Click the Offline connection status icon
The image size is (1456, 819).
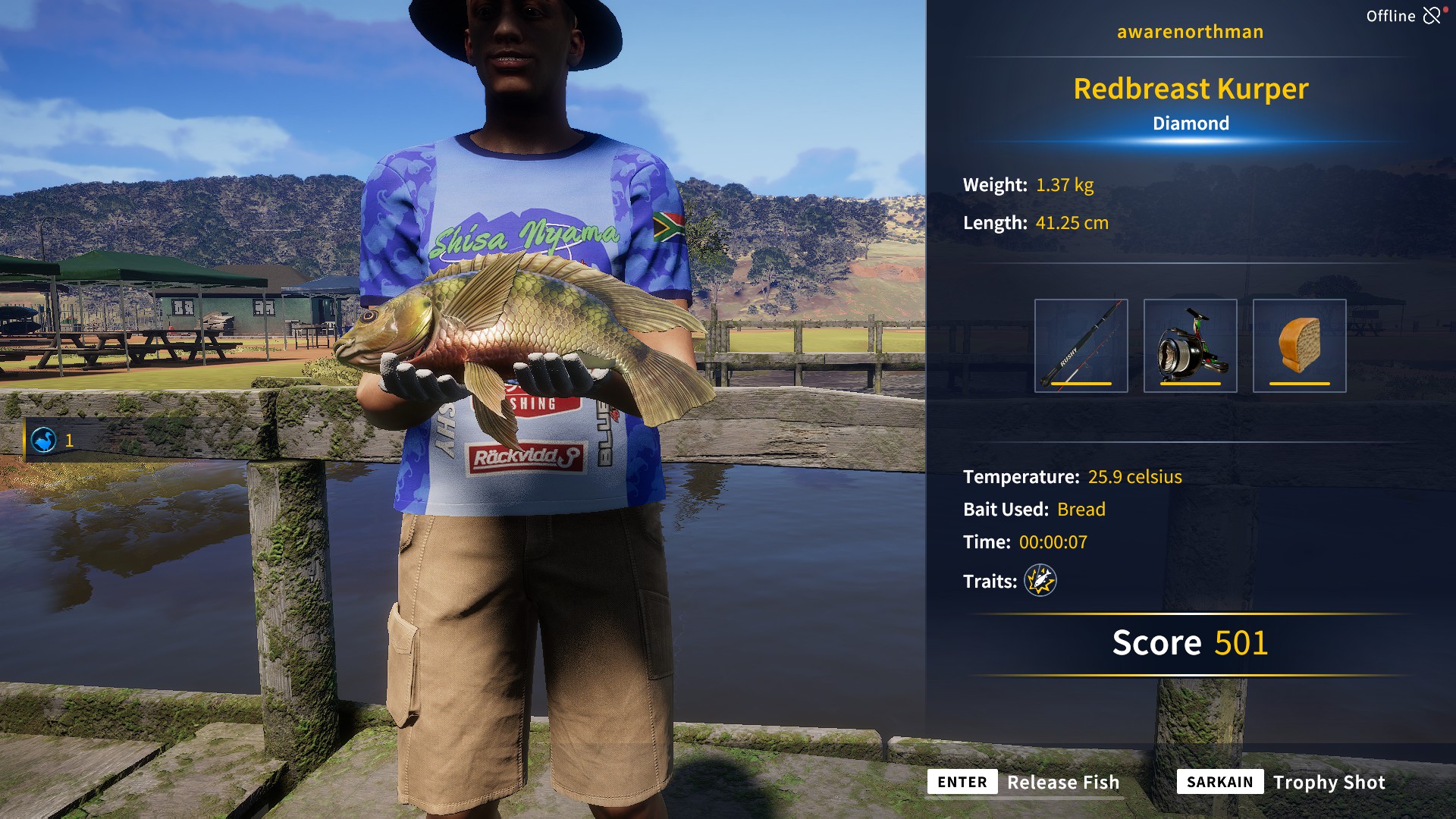[1432, 16]
